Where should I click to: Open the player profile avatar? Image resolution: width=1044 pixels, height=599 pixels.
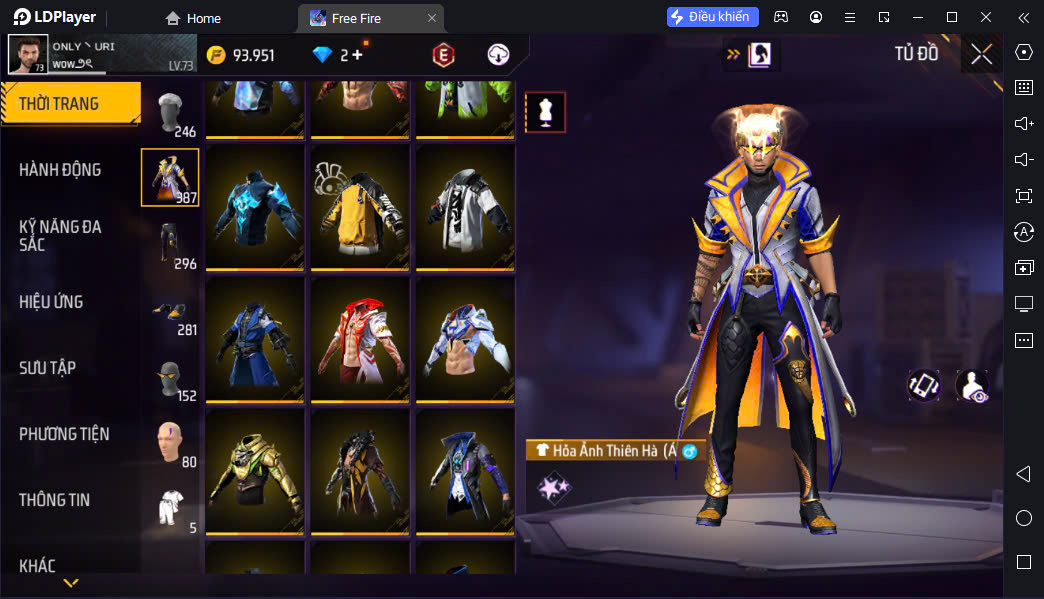28,54
